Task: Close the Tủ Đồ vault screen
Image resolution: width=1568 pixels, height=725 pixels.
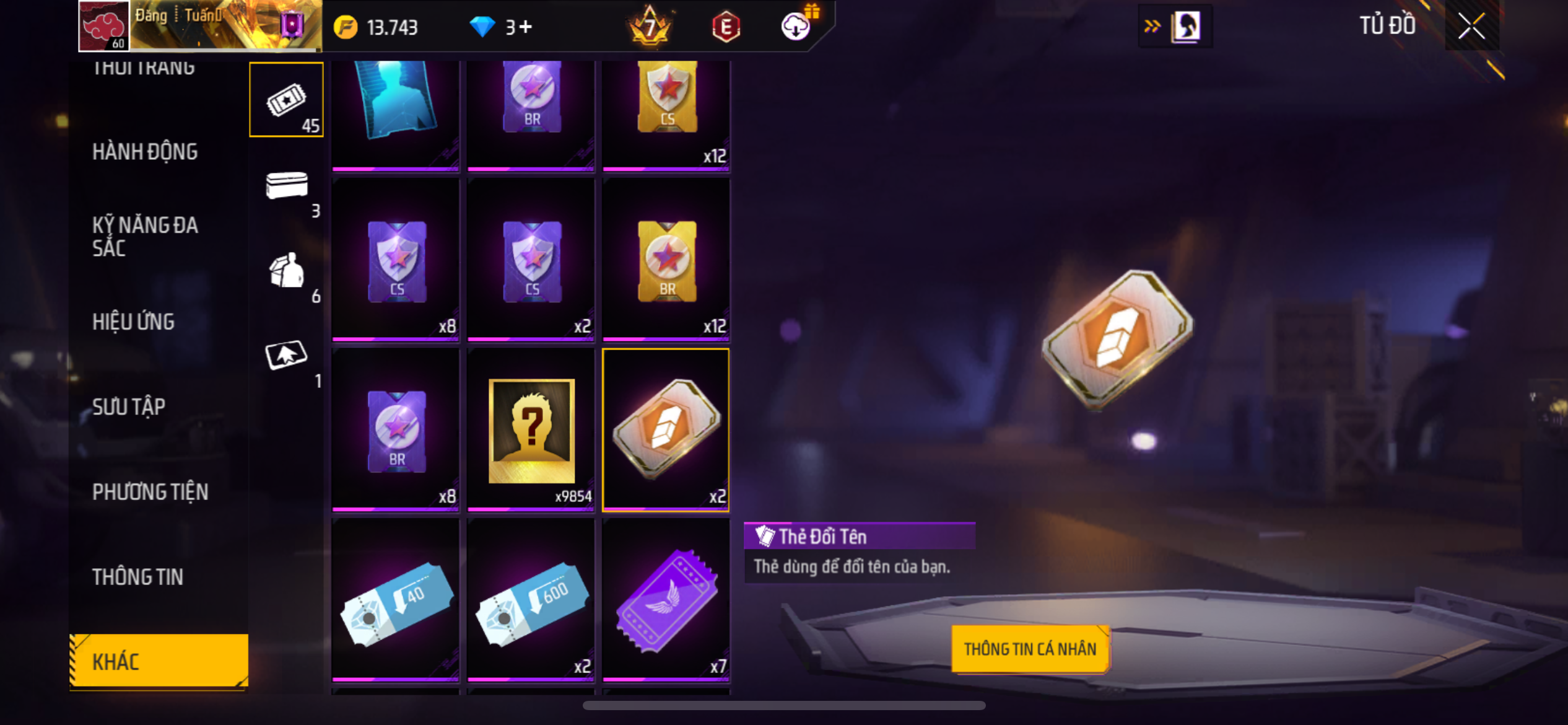Action: click(x=1471, y=26)
